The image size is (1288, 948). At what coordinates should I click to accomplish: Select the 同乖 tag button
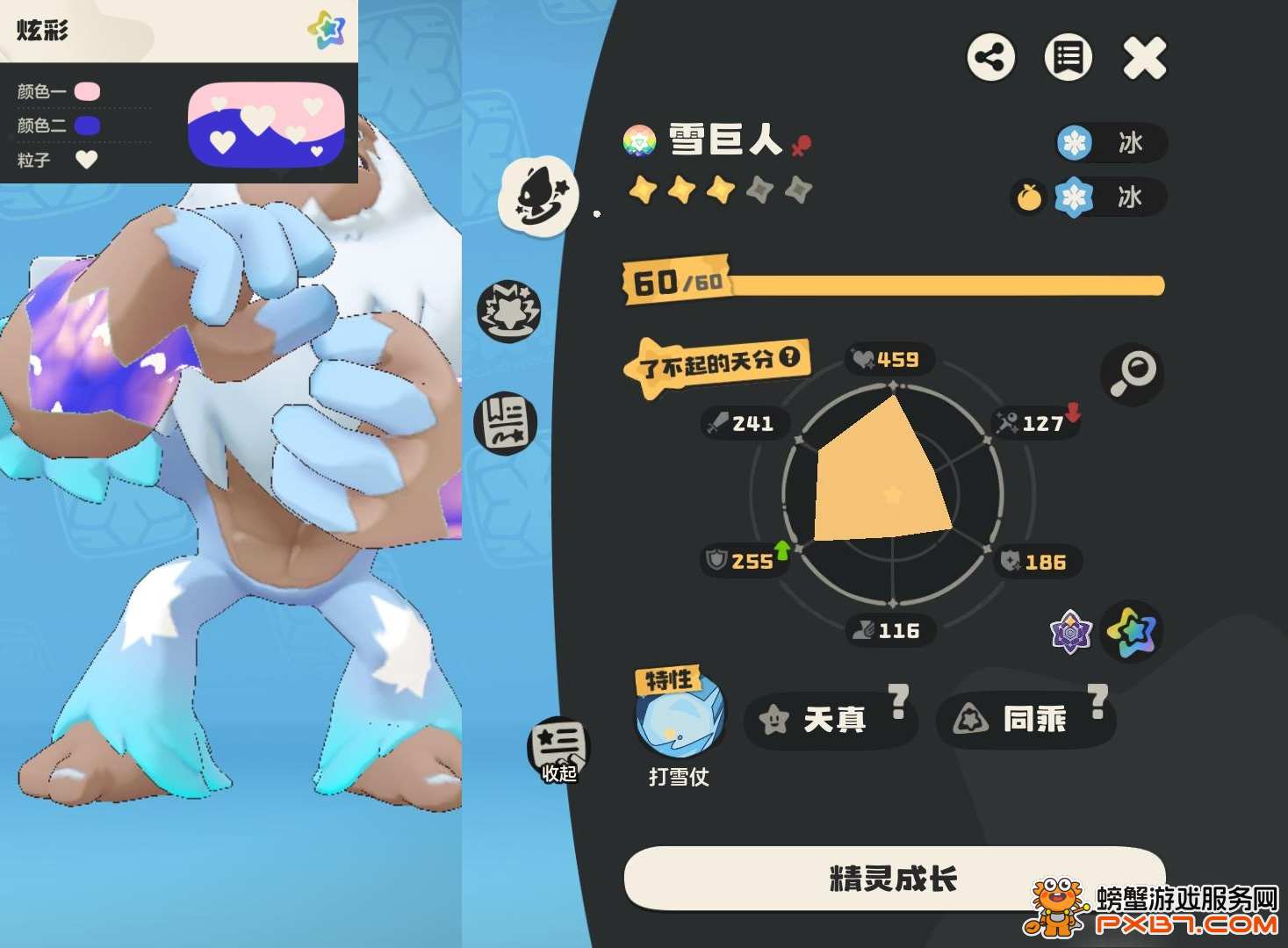pyautogui.click(x=1025, y=720)
